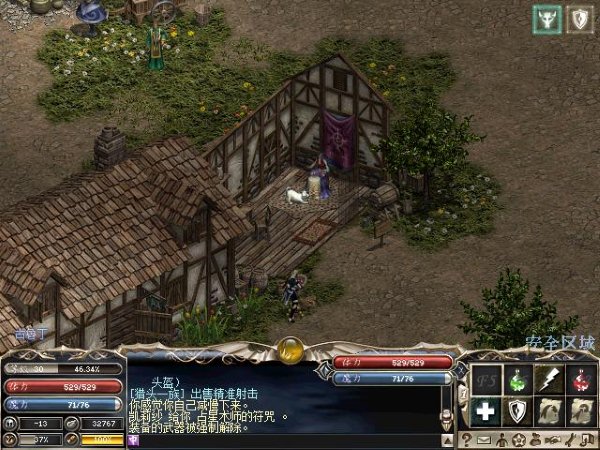Activate the lightning bolt skill
600x450 pixels.
[x=549, y=380]
